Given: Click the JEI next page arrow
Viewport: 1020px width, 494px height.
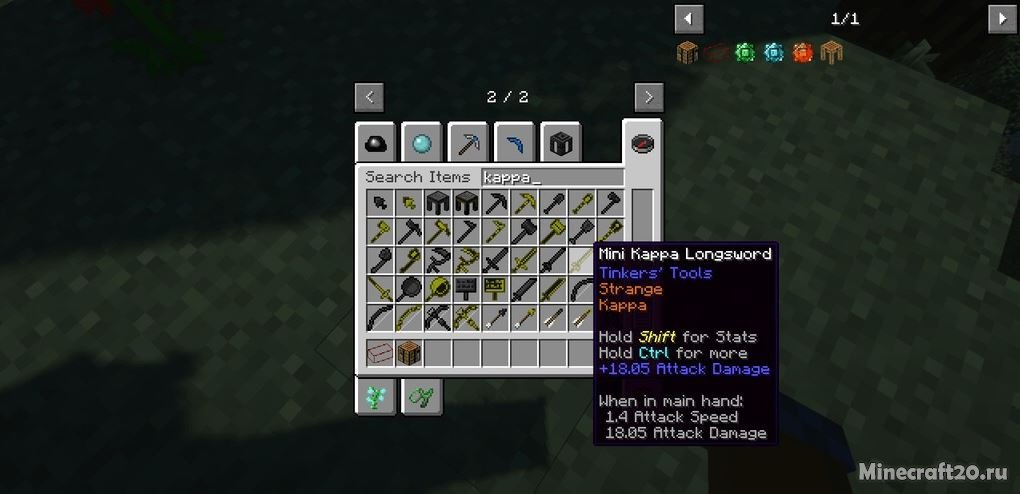Looking at the screenshot, I should click(x=1002, y=19).
